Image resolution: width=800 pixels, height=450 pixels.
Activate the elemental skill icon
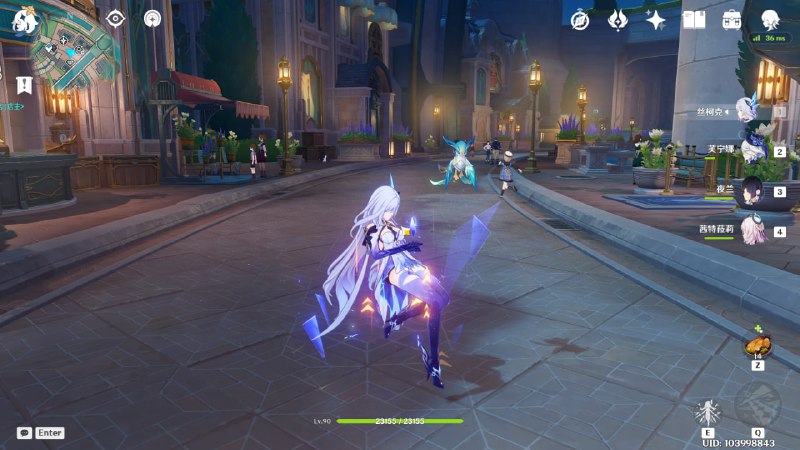(708, 412)
